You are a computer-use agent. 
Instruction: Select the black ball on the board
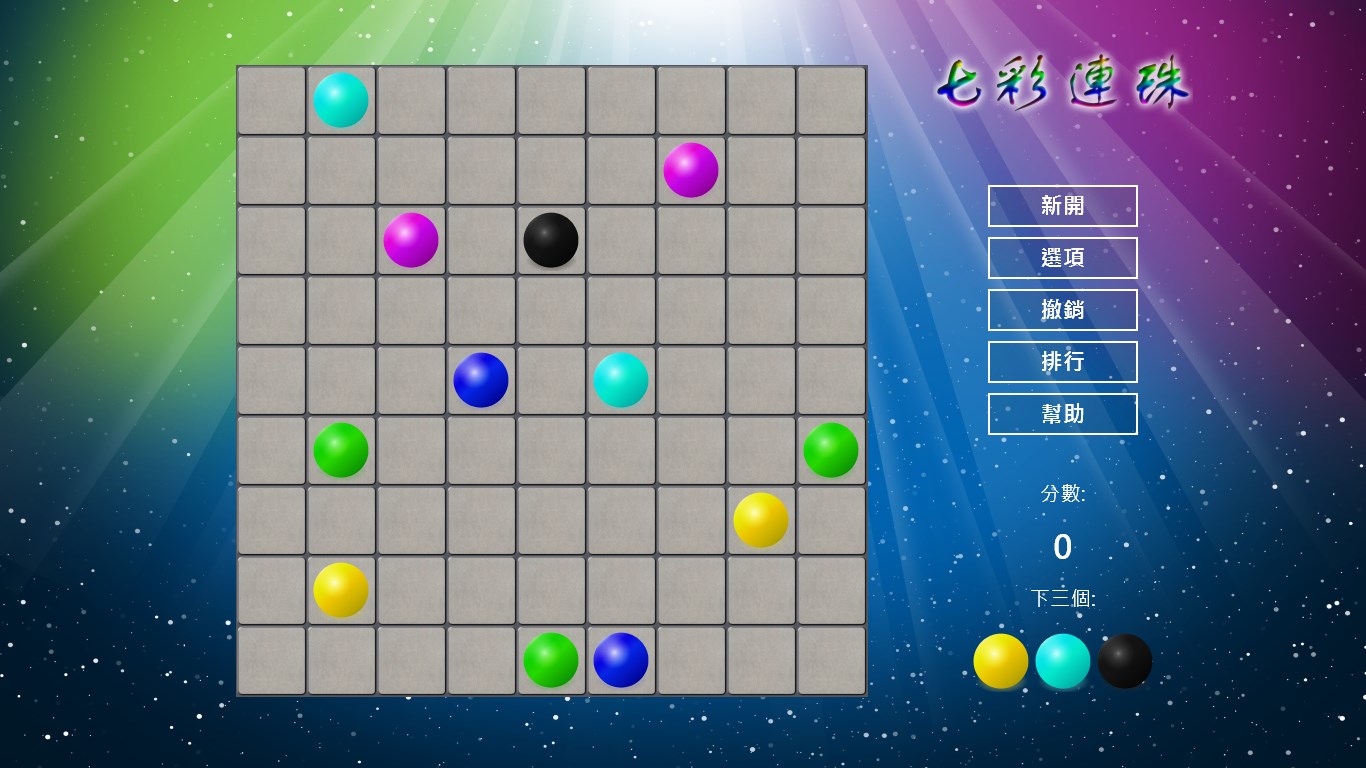[551, 240]
